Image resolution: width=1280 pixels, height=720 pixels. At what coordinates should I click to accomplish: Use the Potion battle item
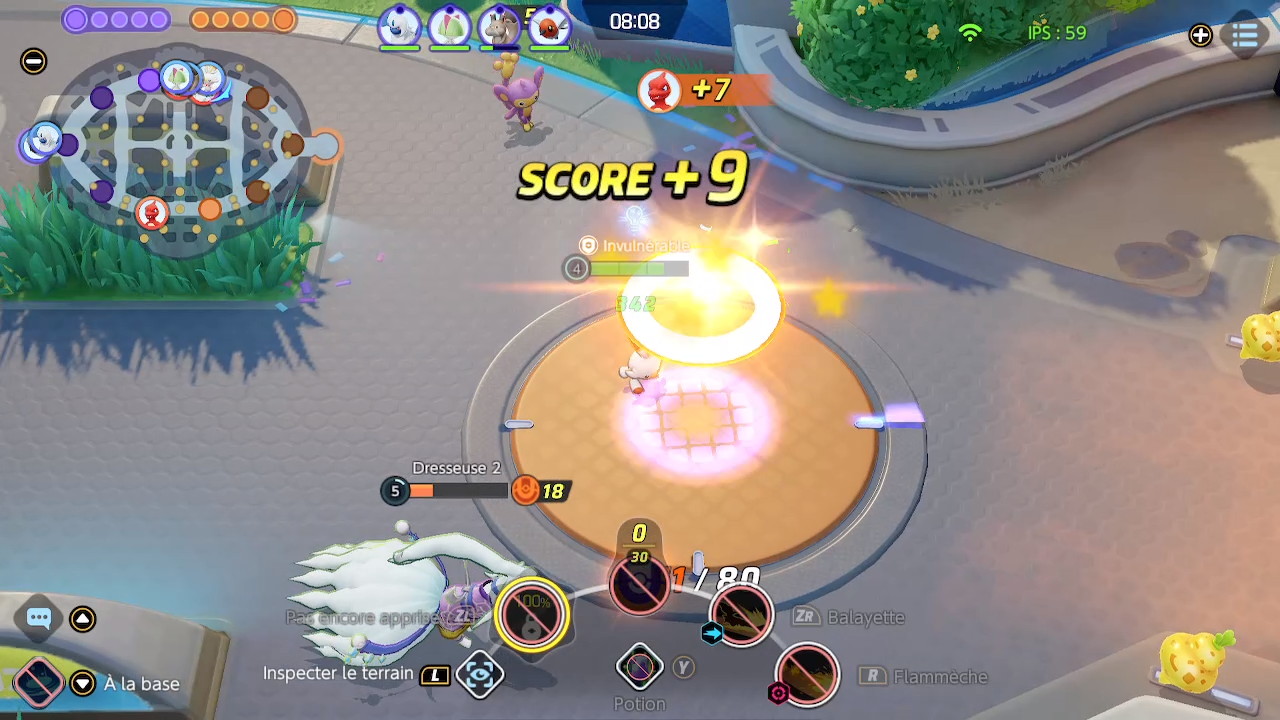pos(639,667)
